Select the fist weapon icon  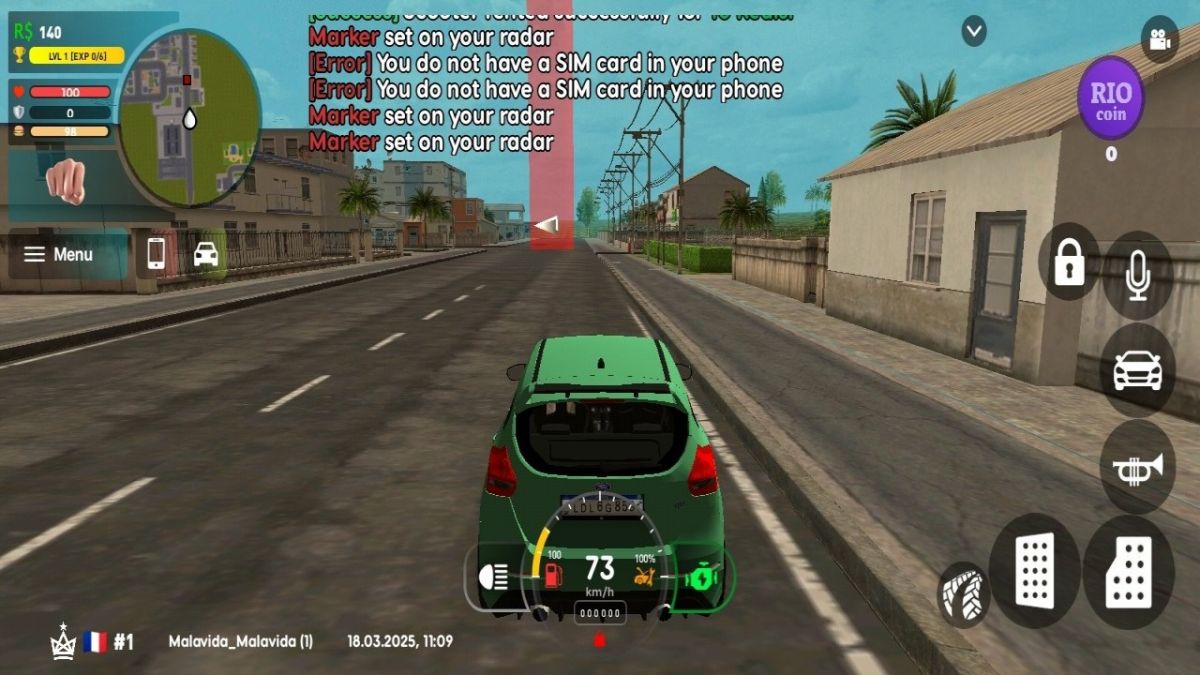(x=66, y=180)
